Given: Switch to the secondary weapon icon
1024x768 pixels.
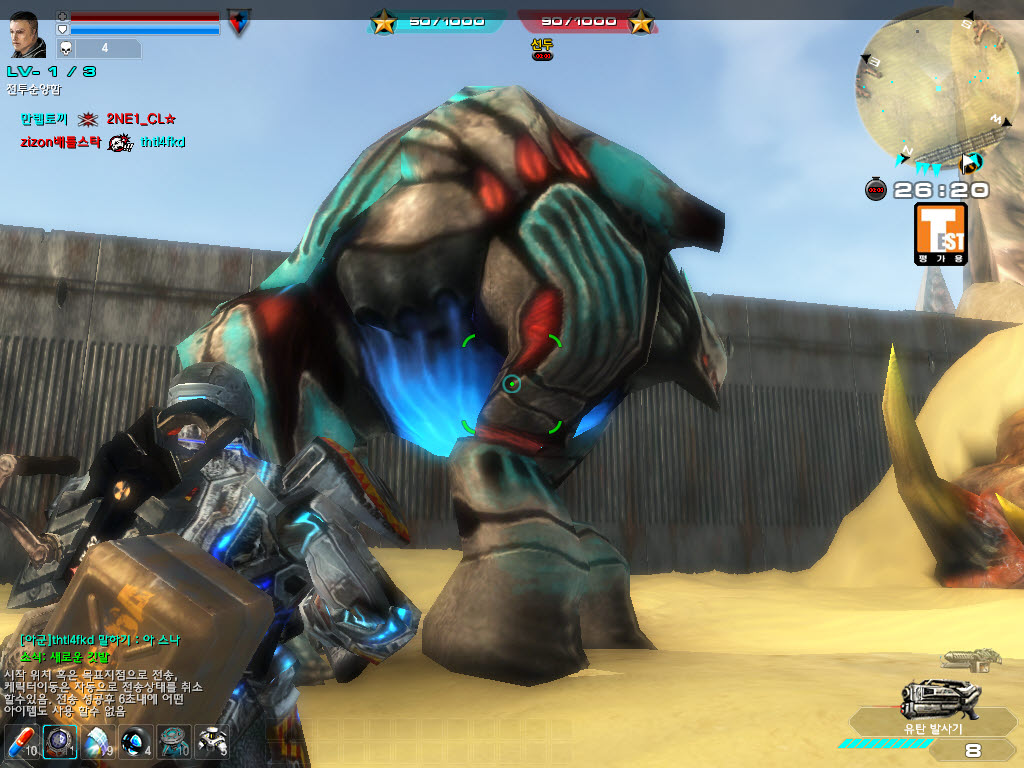Looking at the screenshot, I should [972, 658].
